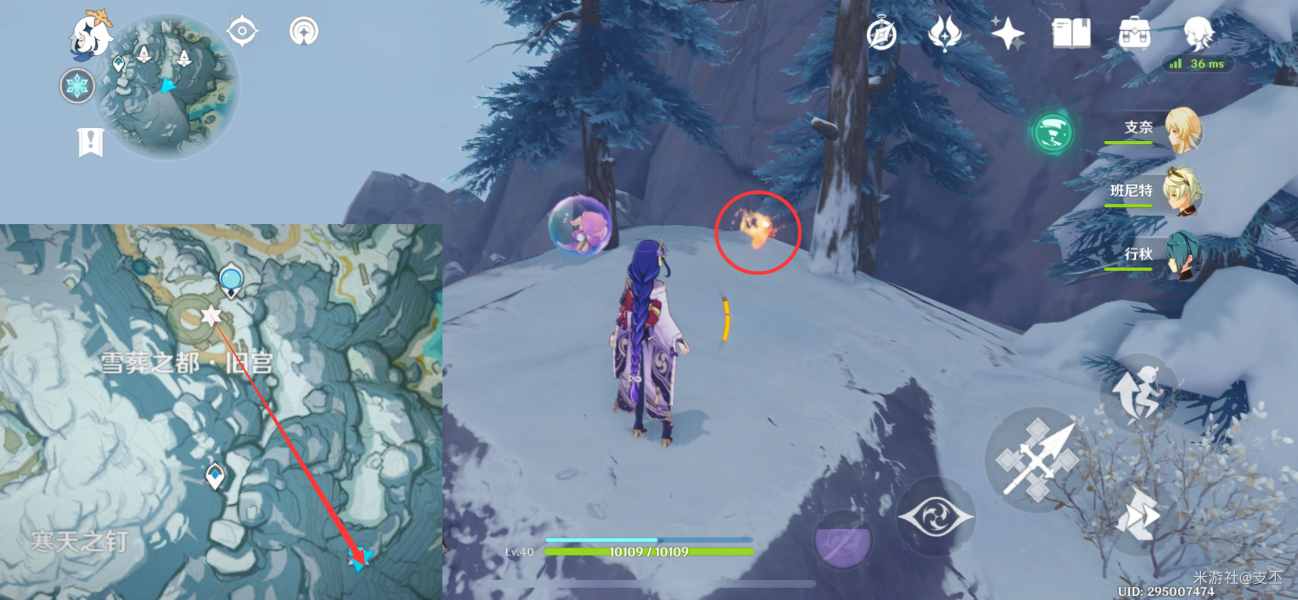Open the Adventurer Handbook book icon
Viewport: 1298px width, 600px height.
coord(1071,33)
